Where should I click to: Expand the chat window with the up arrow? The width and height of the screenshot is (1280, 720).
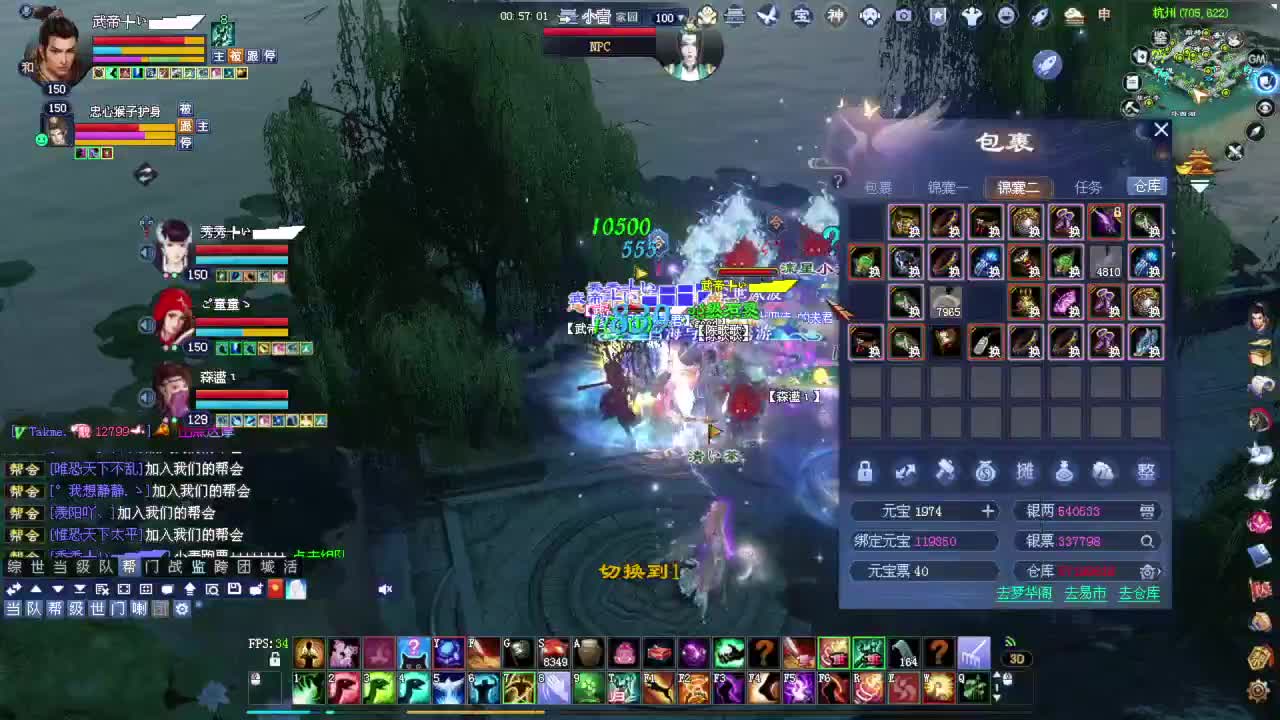[x=36, y=589]
